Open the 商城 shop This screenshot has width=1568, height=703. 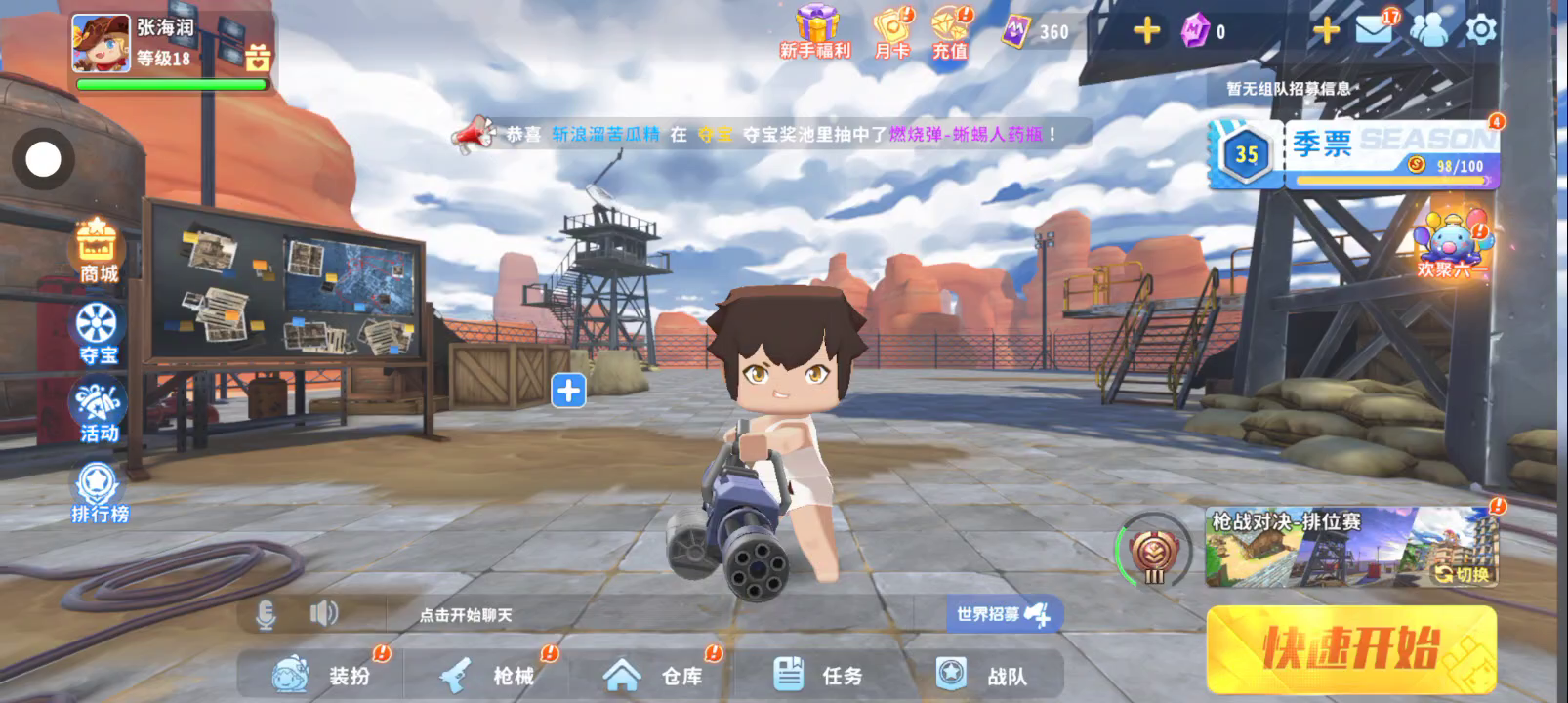coord(98,250)
